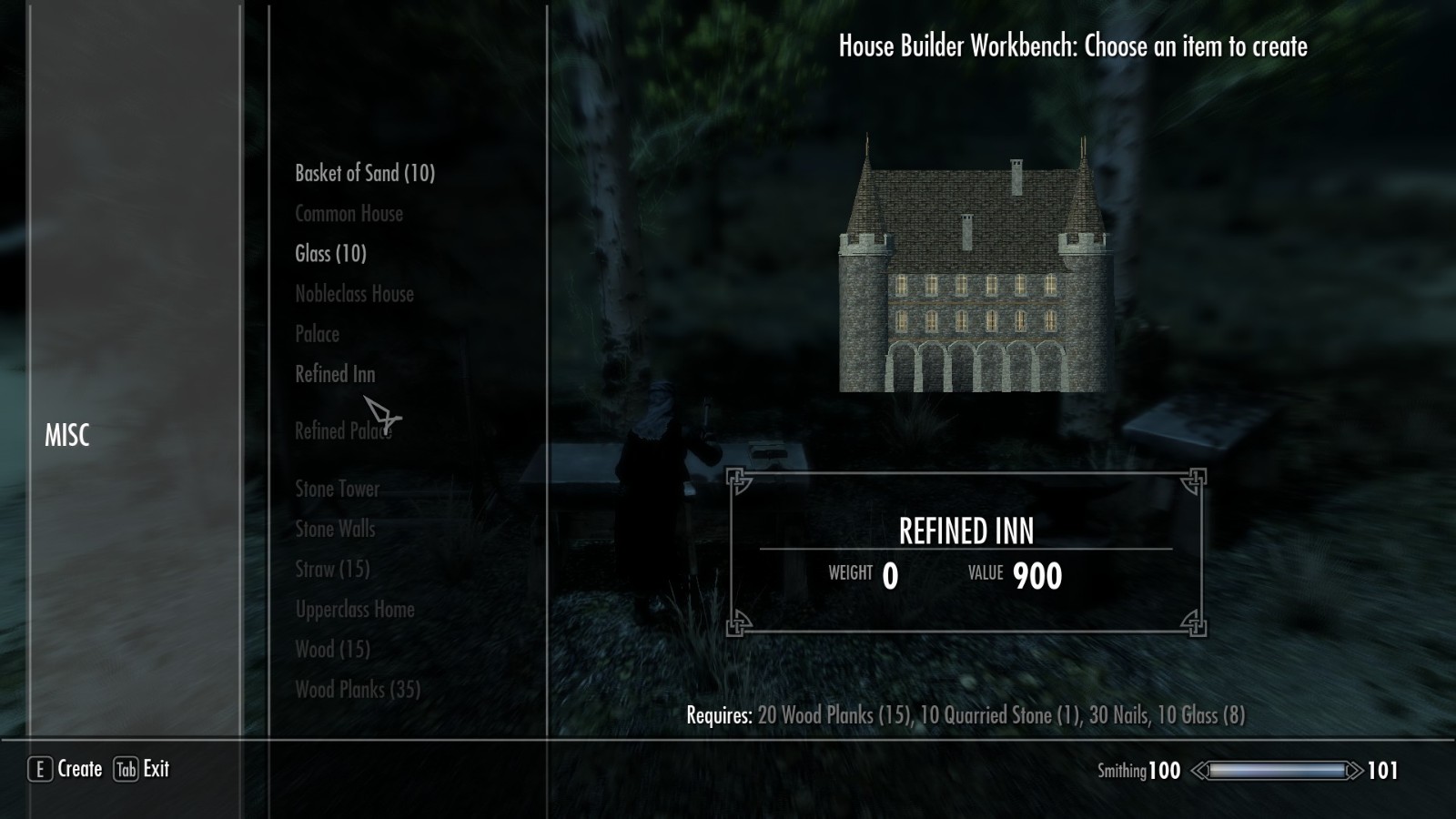Select Basket of Sand in crafting list

(364, 173)
